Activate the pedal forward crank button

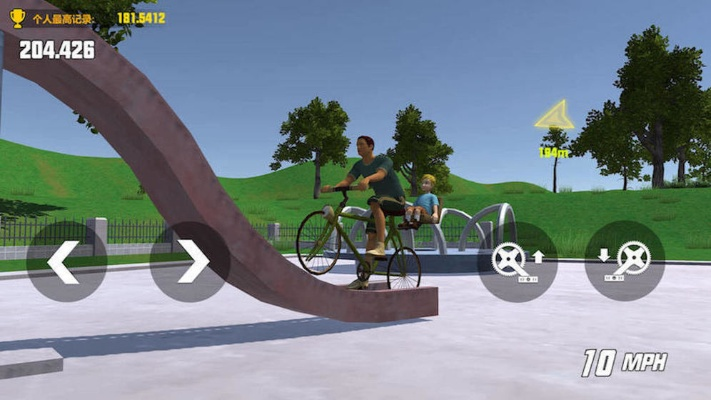[517, 261]
